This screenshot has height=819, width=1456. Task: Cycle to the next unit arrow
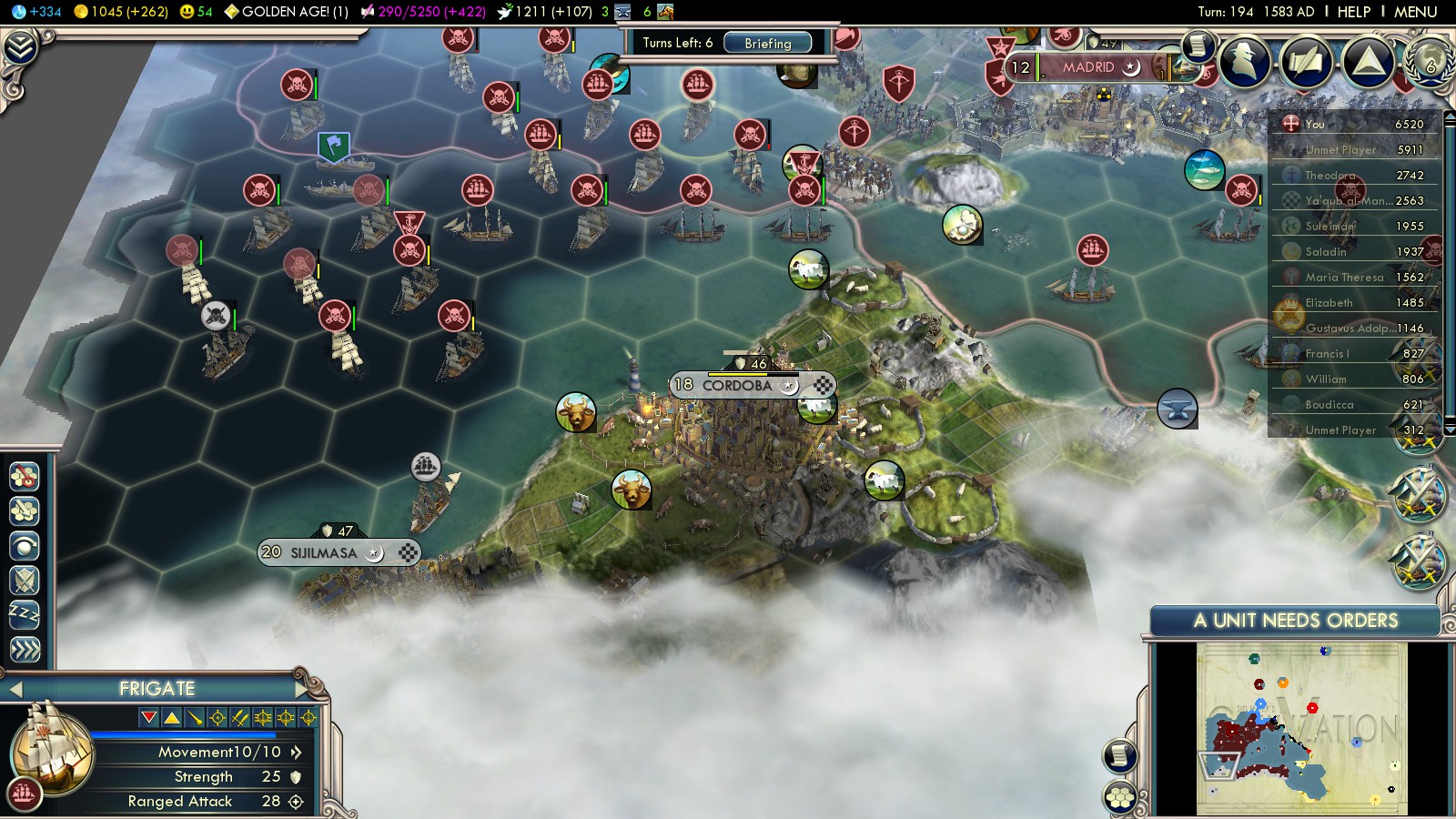point(302,689)
